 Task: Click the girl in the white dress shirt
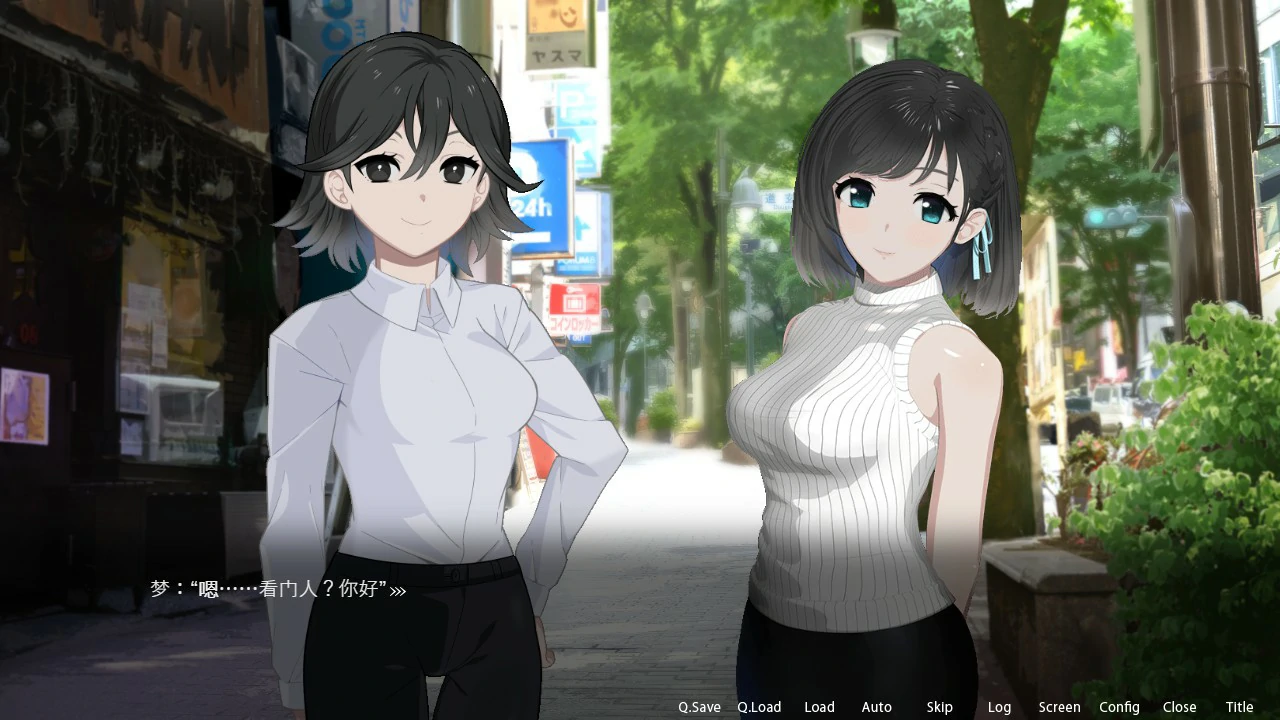coord(420,400)
